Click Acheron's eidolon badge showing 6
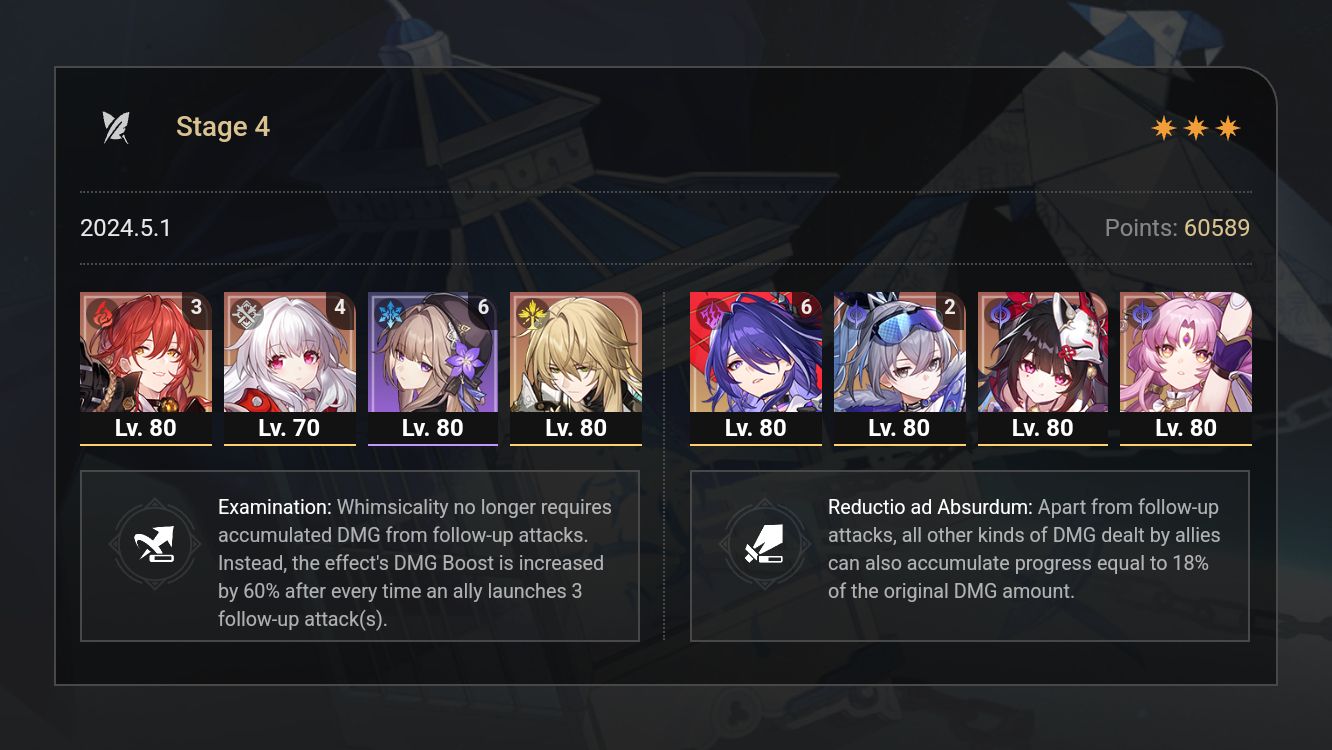1332x750 pixels. (806, 307)
